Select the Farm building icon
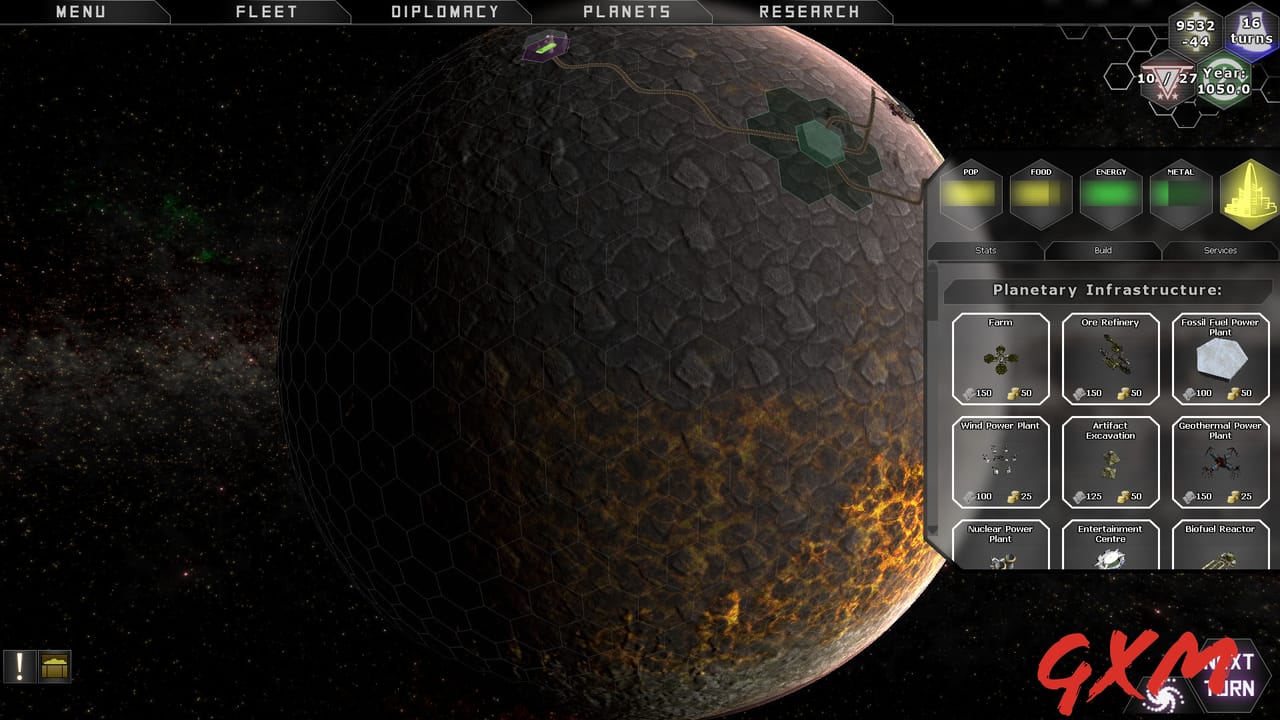 point(1000,360)
